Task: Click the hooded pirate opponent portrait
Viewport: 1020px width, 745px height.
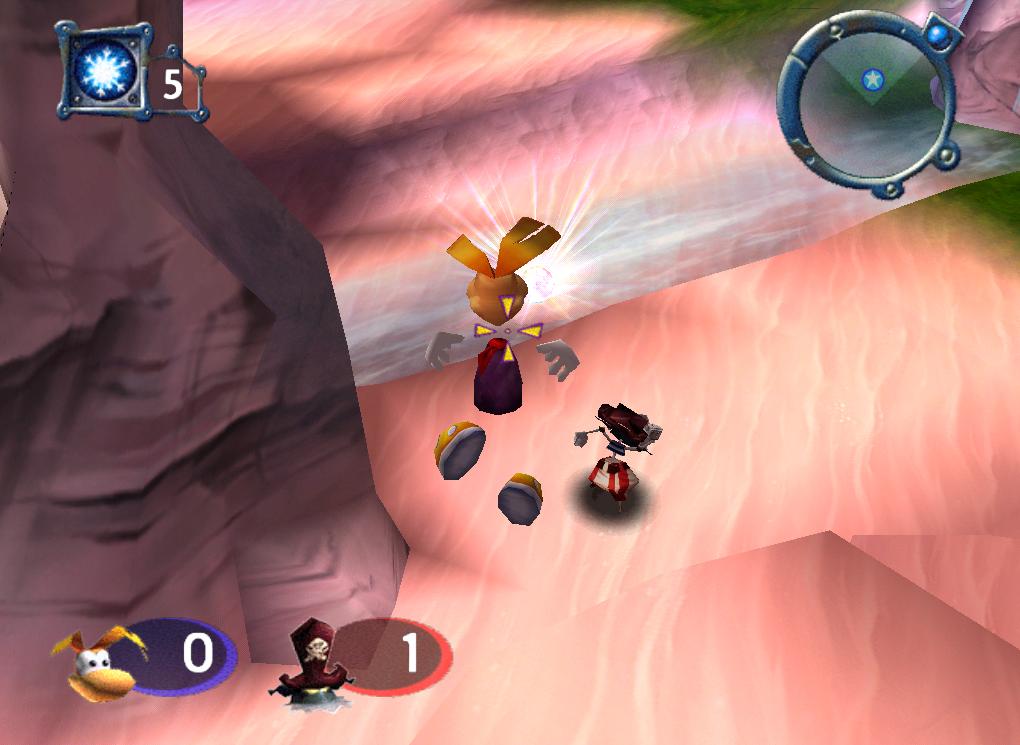Action: click(313, 660)
